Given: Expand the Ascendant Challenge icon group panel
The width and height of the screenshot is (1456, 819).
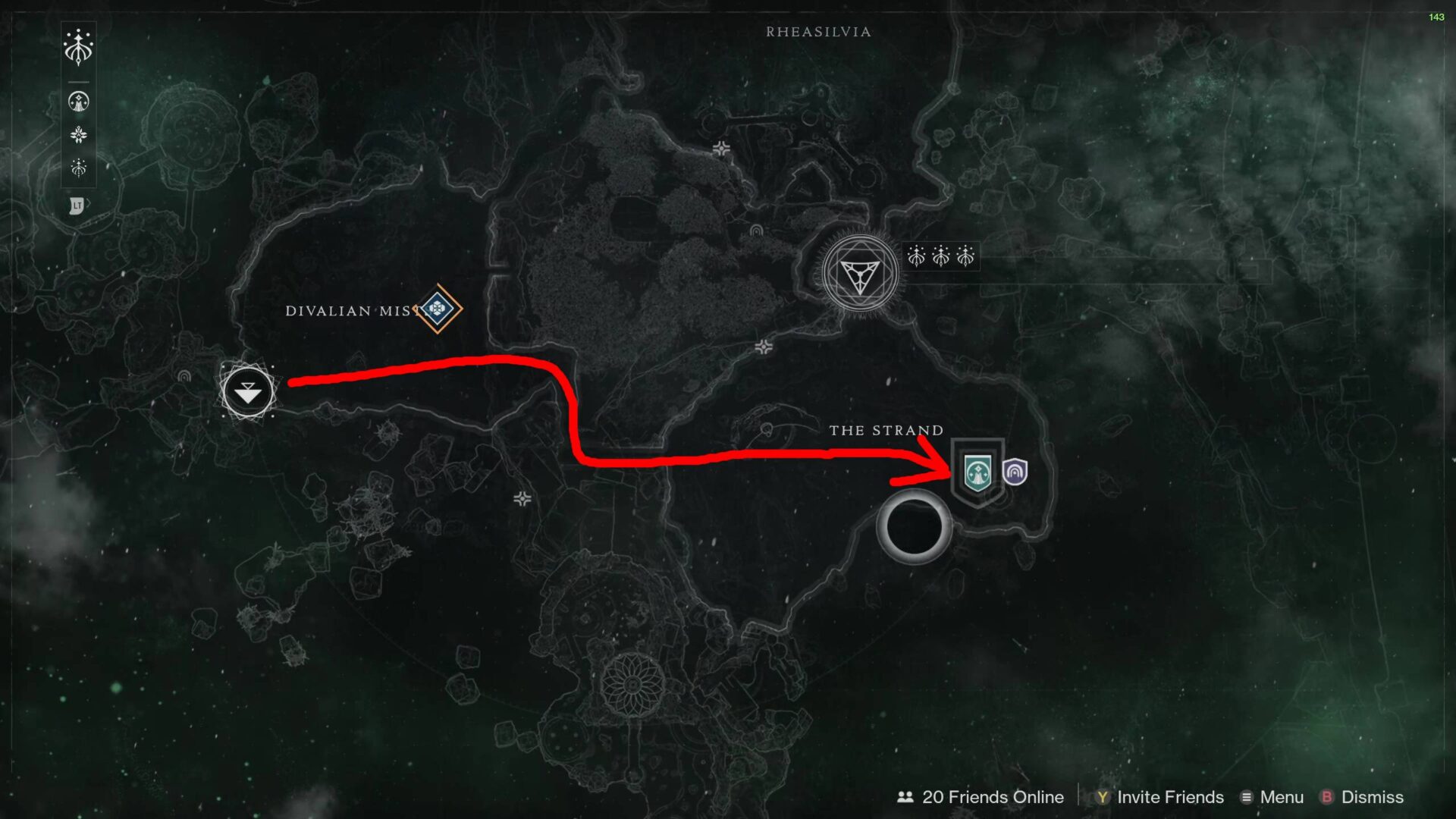Looking at the screenshot, I should tap(940, 256).
